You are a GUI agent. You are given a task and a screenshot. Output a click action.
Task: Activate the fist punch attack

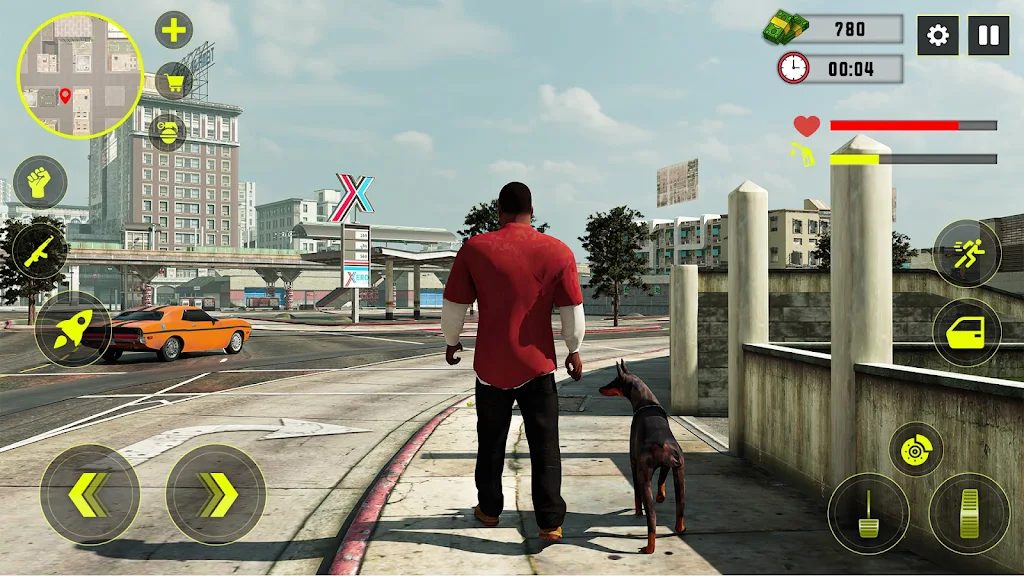click(40, 182)
